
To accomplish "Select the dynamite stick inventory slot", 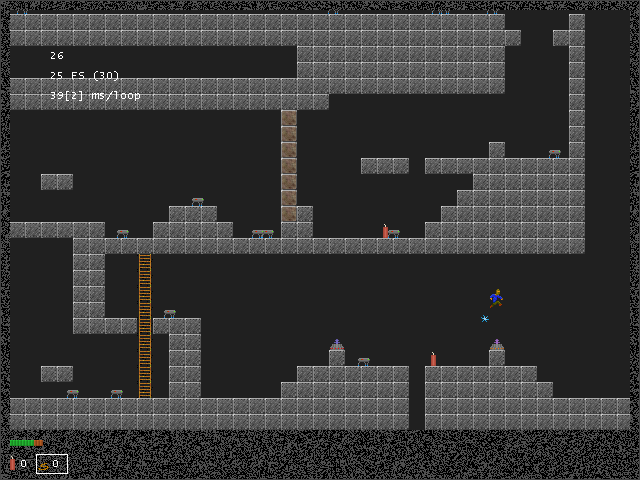I will click(x=17, y=463).
